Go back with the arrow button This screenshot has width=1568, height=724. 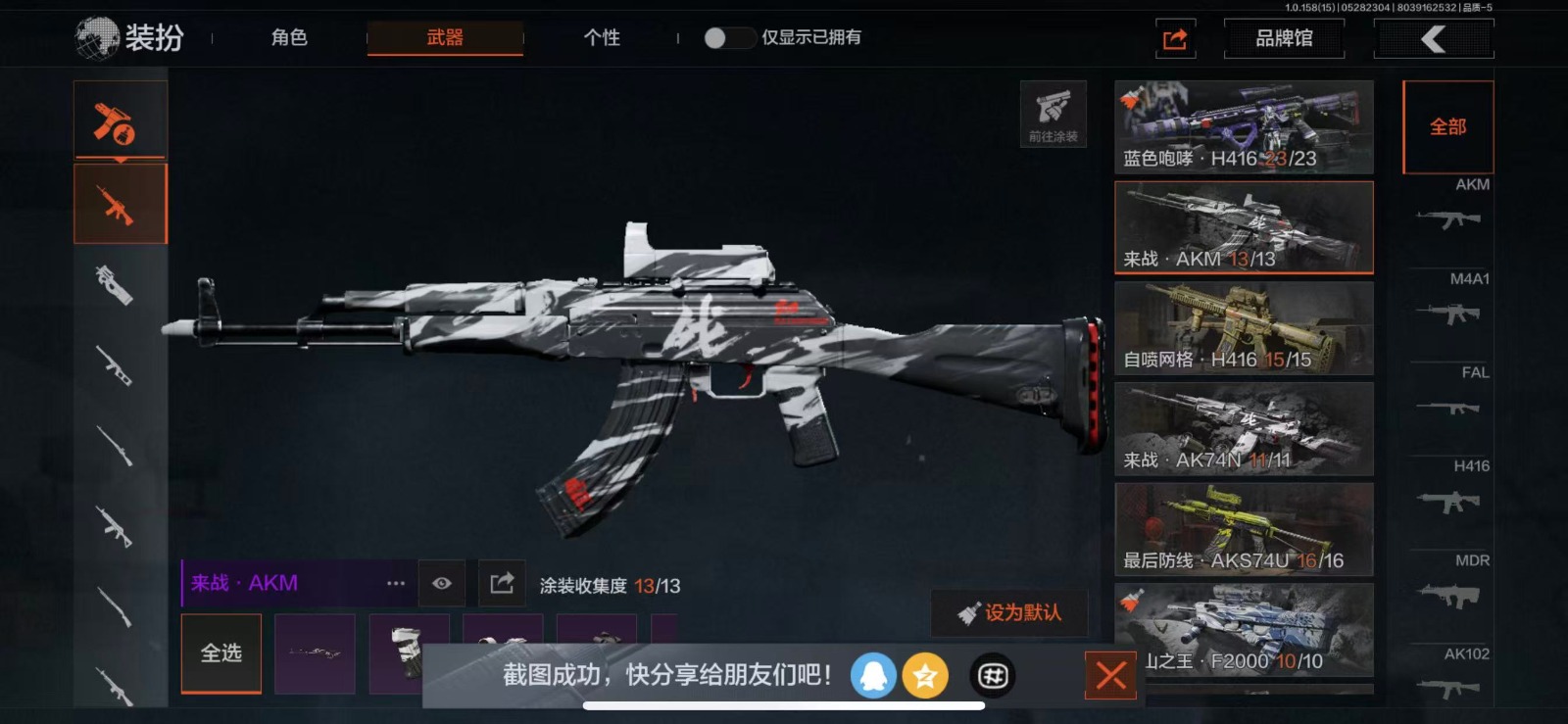1434,39
